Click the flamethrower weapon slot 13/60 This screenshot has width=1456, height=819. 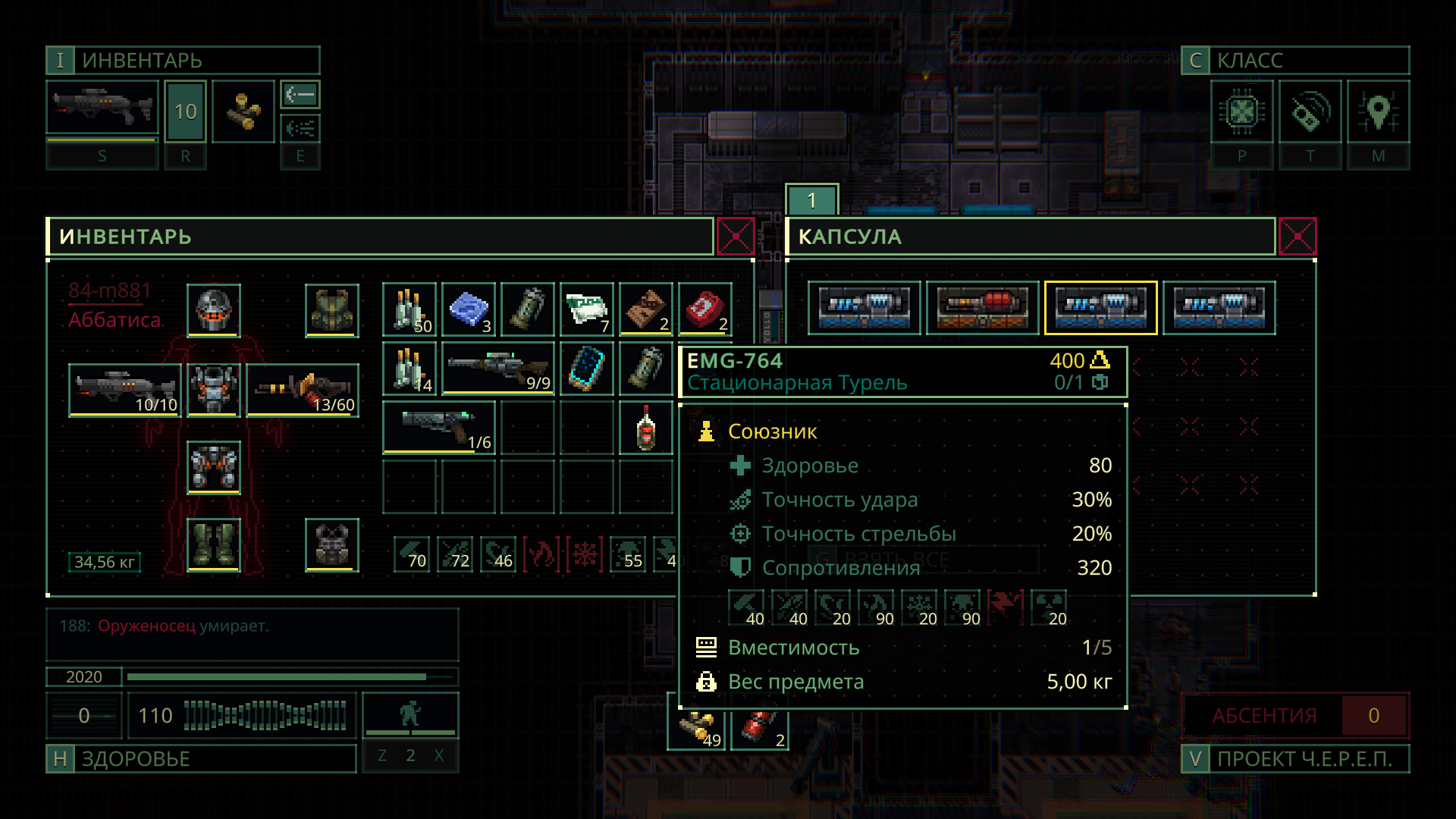coord(303,390)
